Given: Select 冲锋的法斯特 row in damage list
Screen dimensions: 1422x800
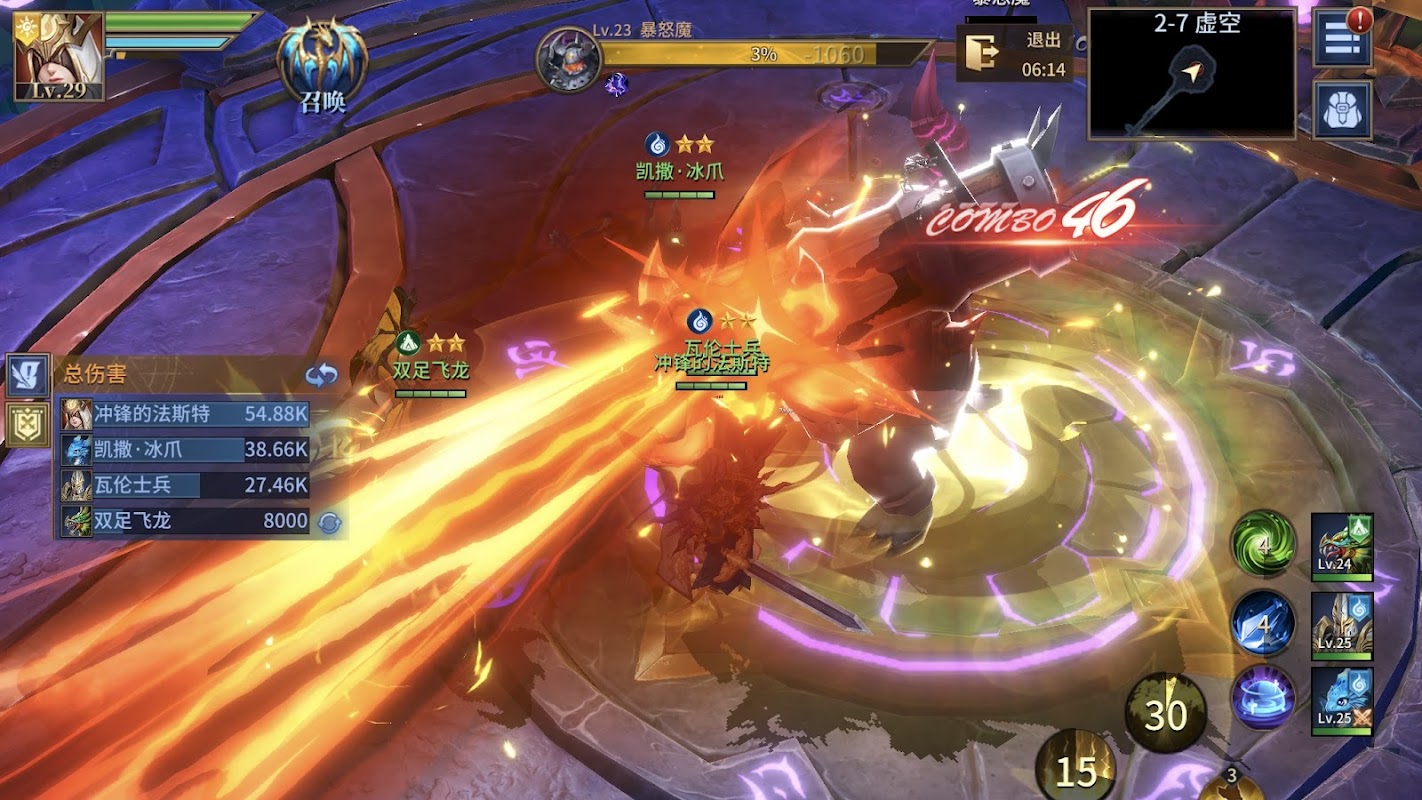Looking at the screenshot, I should [x=185, y=414].
